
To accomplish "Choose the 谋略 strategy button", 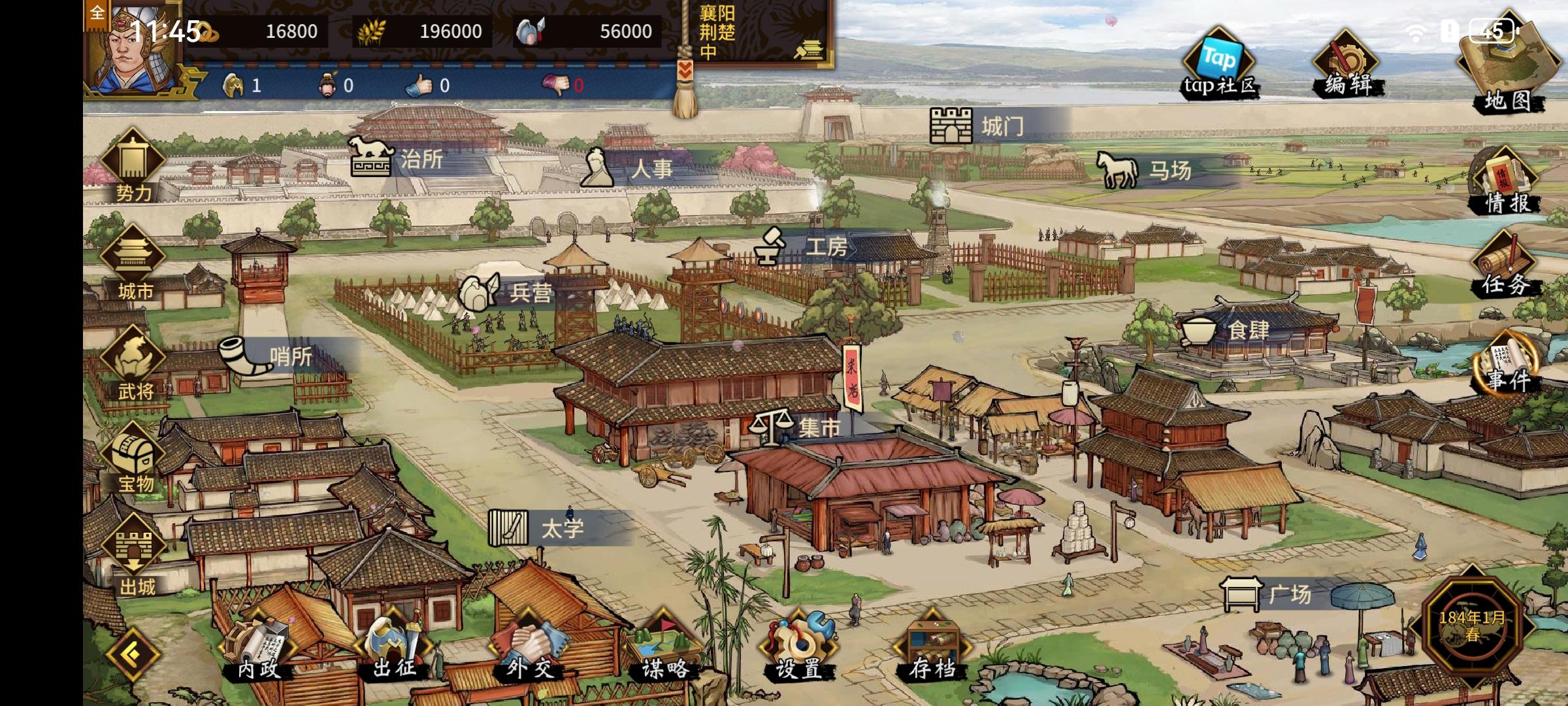I will [x=664, y=647].
